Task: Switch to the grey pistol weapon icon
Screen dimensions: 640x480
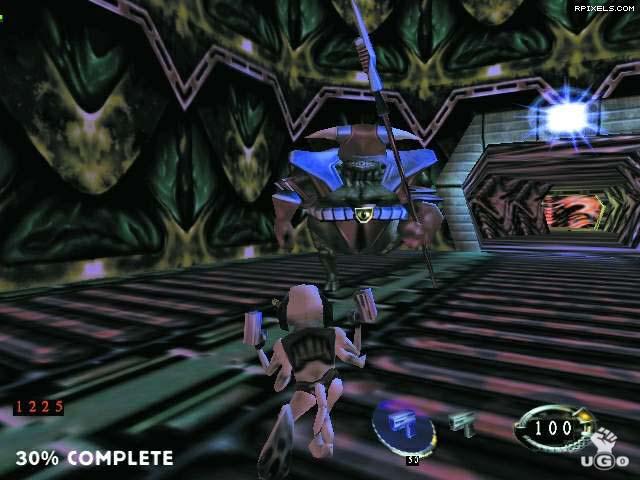Action: pos(463,422)
